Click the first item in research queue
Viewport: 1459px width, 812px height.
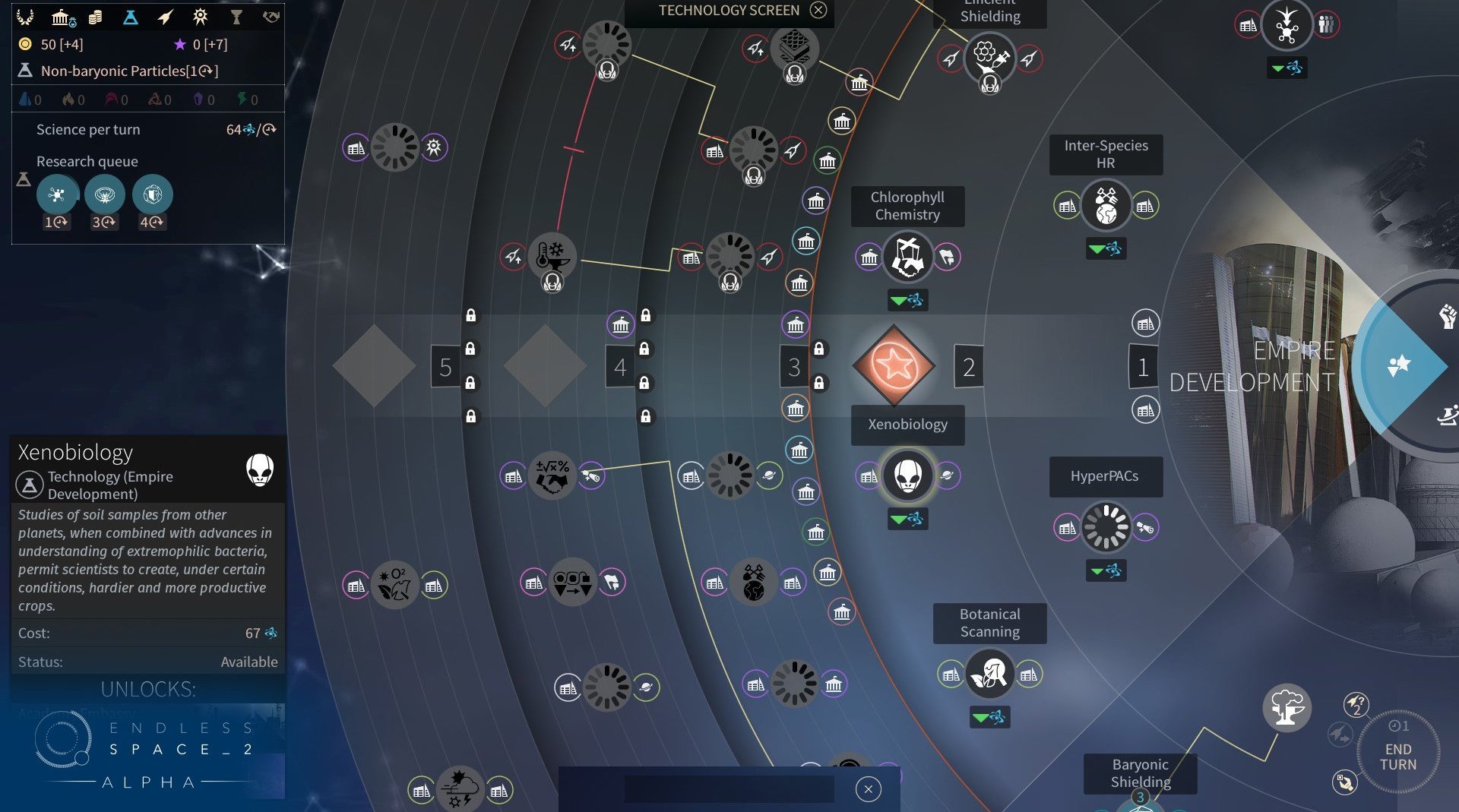point(57,195)
